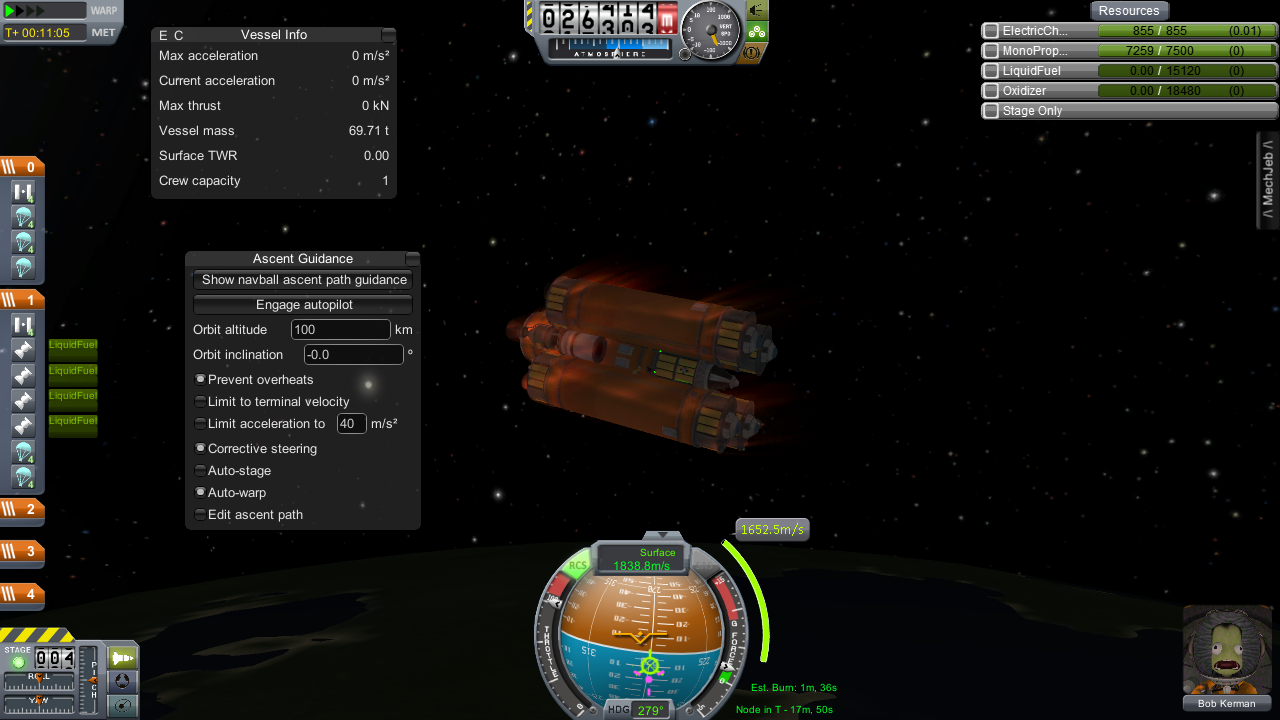Click the Orbit altitude input field
Viewport: 1280px width, 720px height.
(340, 330)
